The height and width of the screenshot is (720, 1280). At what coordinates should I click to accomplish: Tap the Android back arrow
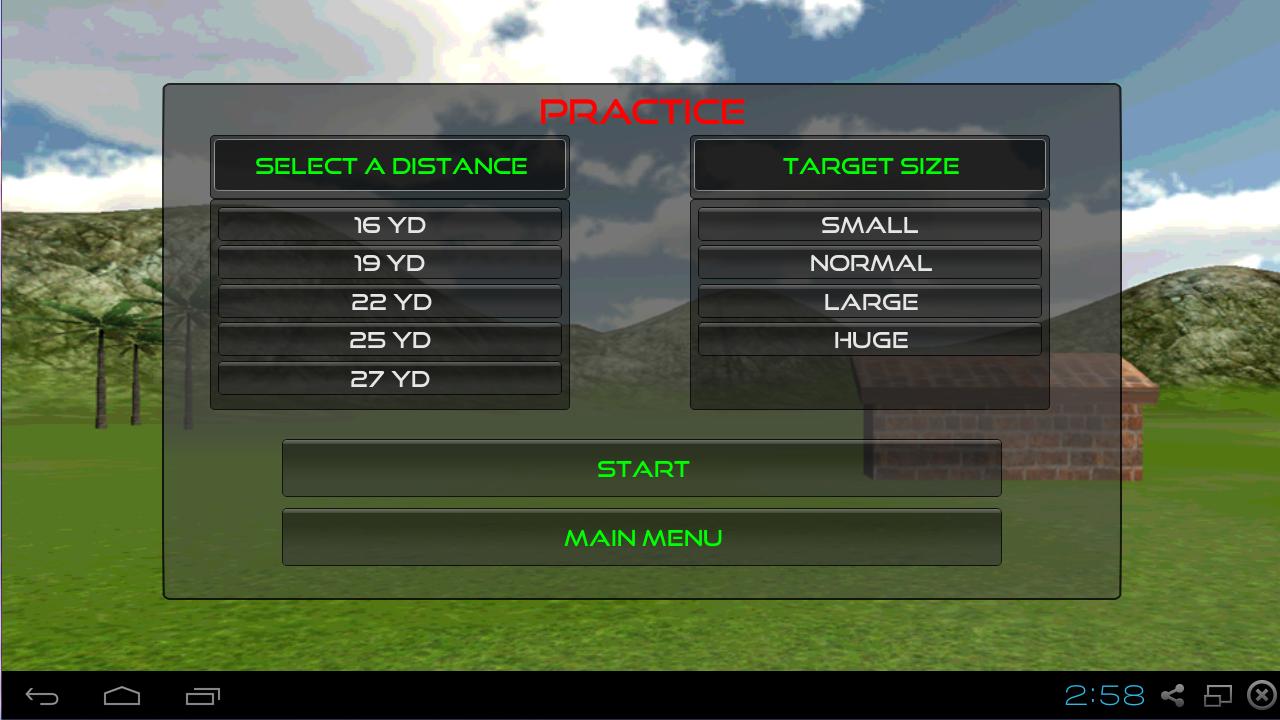pos(42,696)
